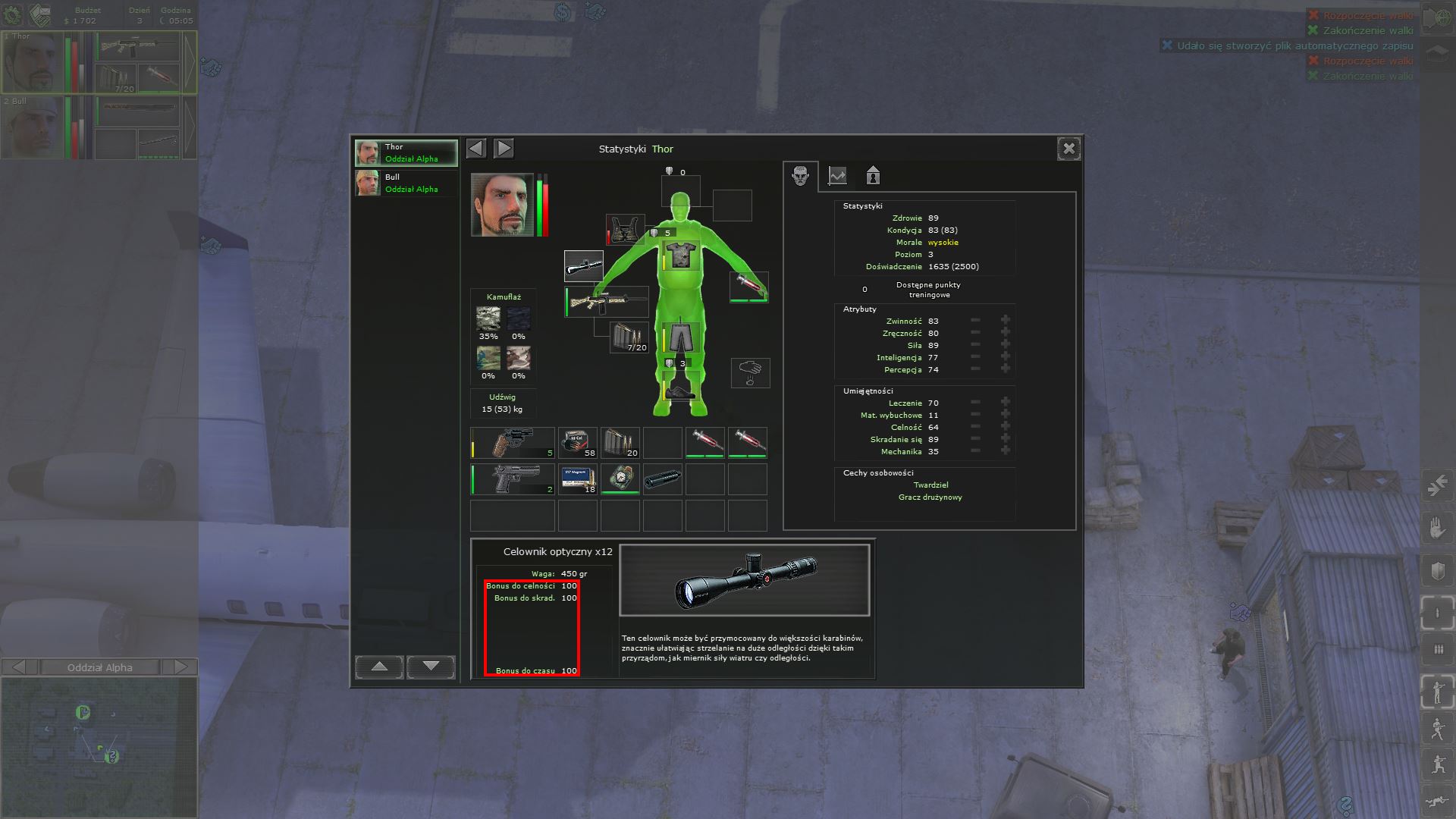Switch to the graph chart tab
This screenshot has width=1456, height=819.
[837, 176]
